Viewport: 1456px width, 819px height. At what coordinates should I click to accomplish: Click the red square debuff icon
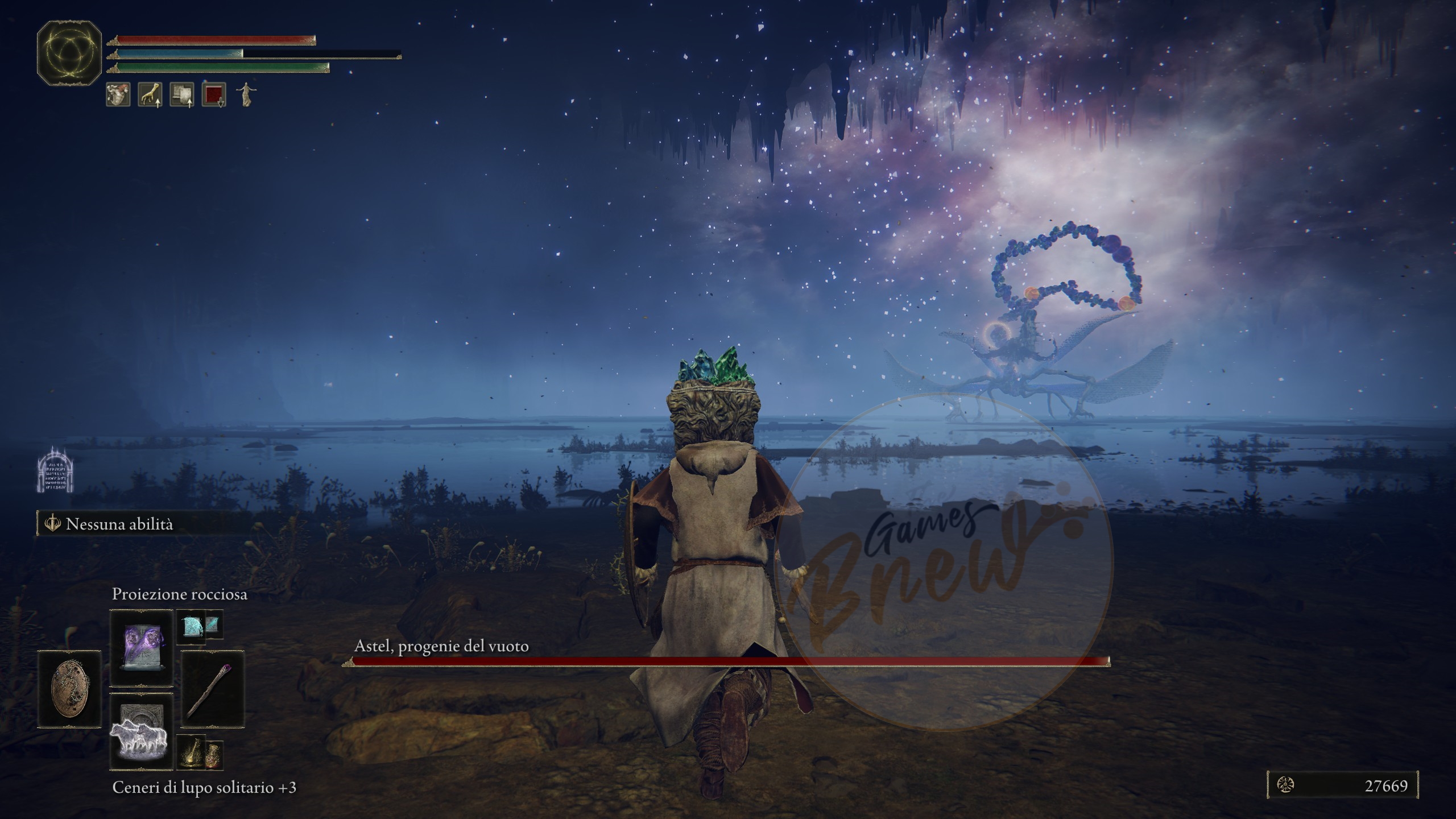(x=214, y=94)
